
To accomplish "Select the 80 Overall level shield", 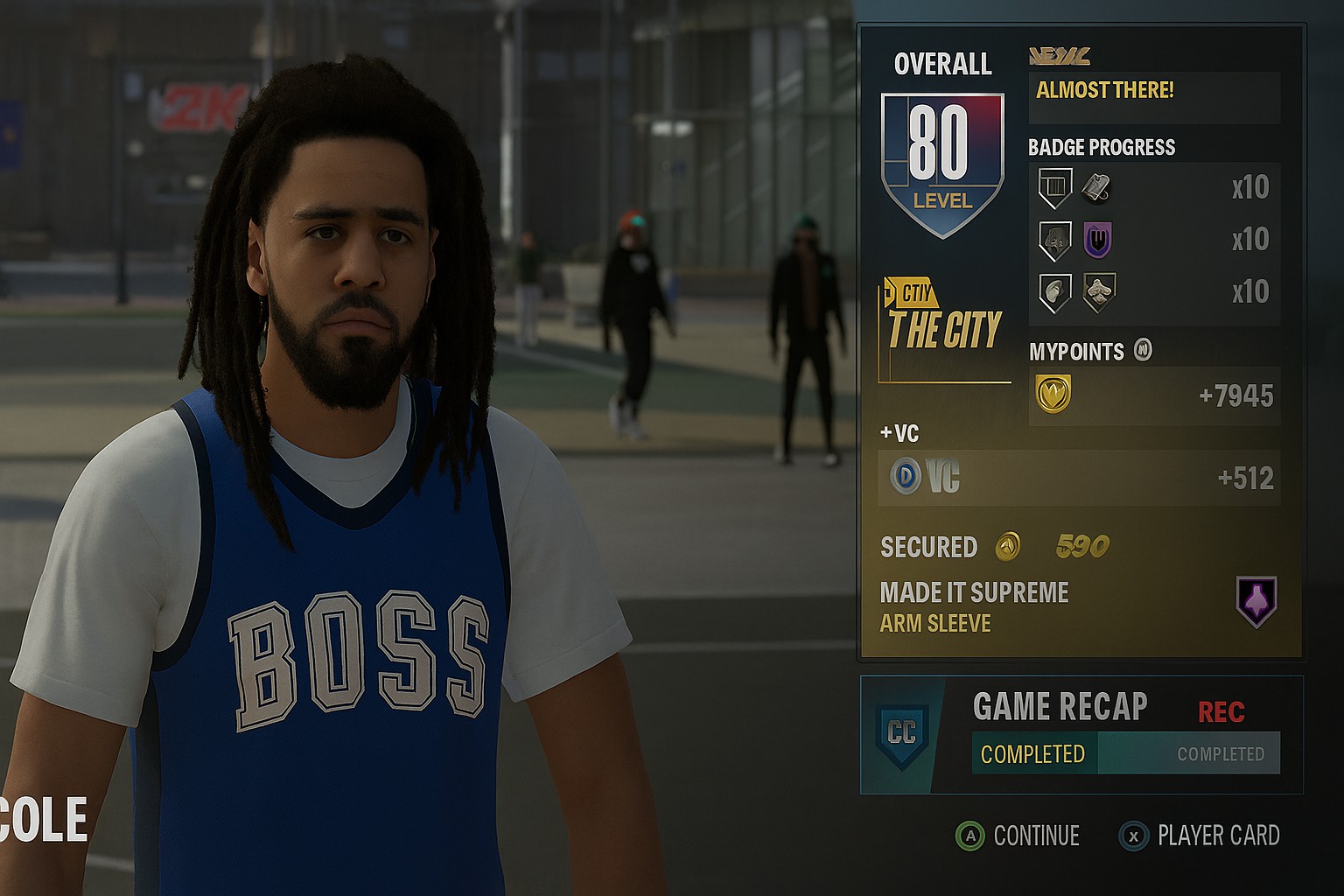I will pos(941,164).
